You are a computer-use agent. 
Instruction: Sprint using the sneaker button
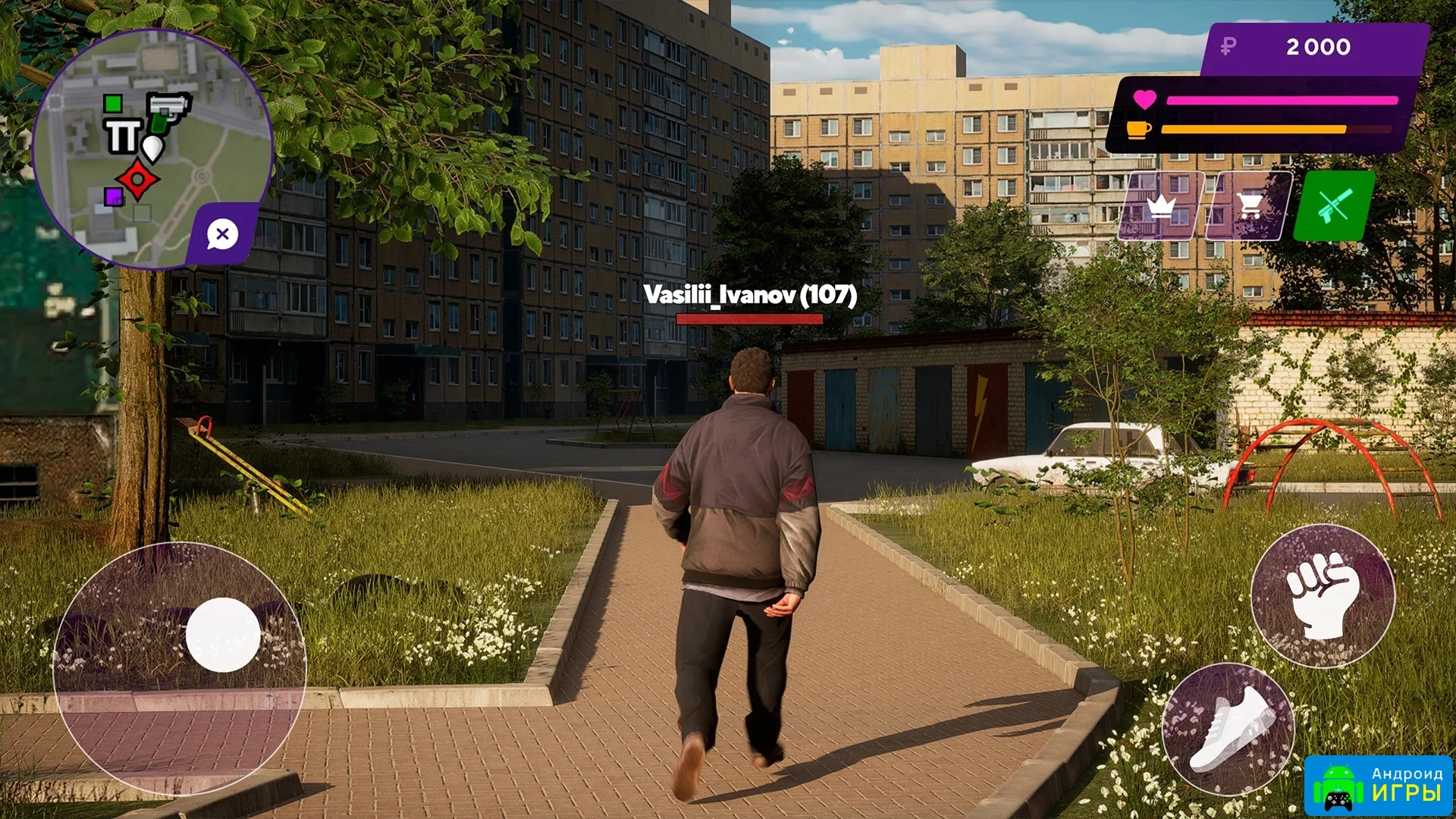click(1228, 730)
